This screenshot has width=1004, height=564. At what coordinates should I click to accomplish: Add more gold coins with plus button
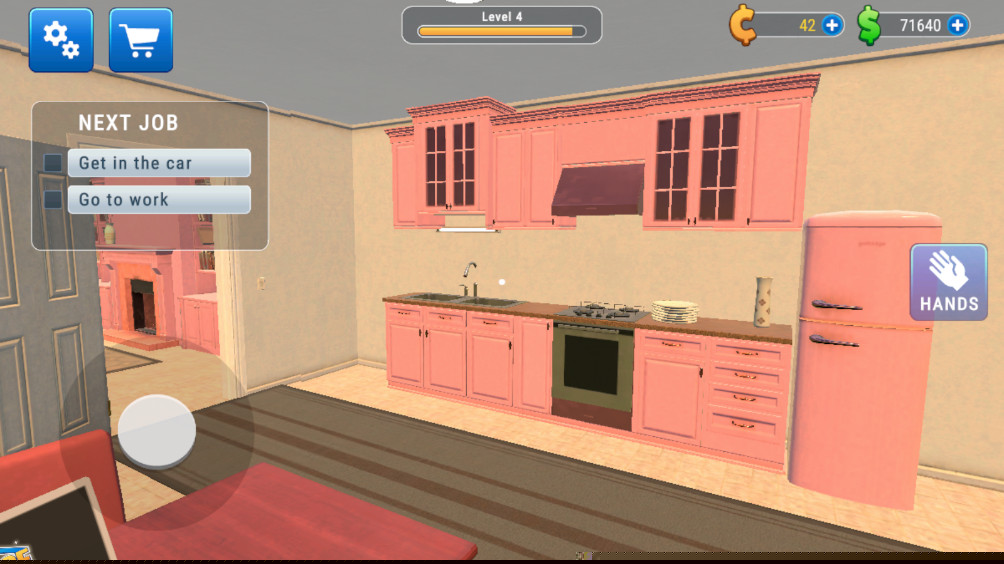[832, 25]
